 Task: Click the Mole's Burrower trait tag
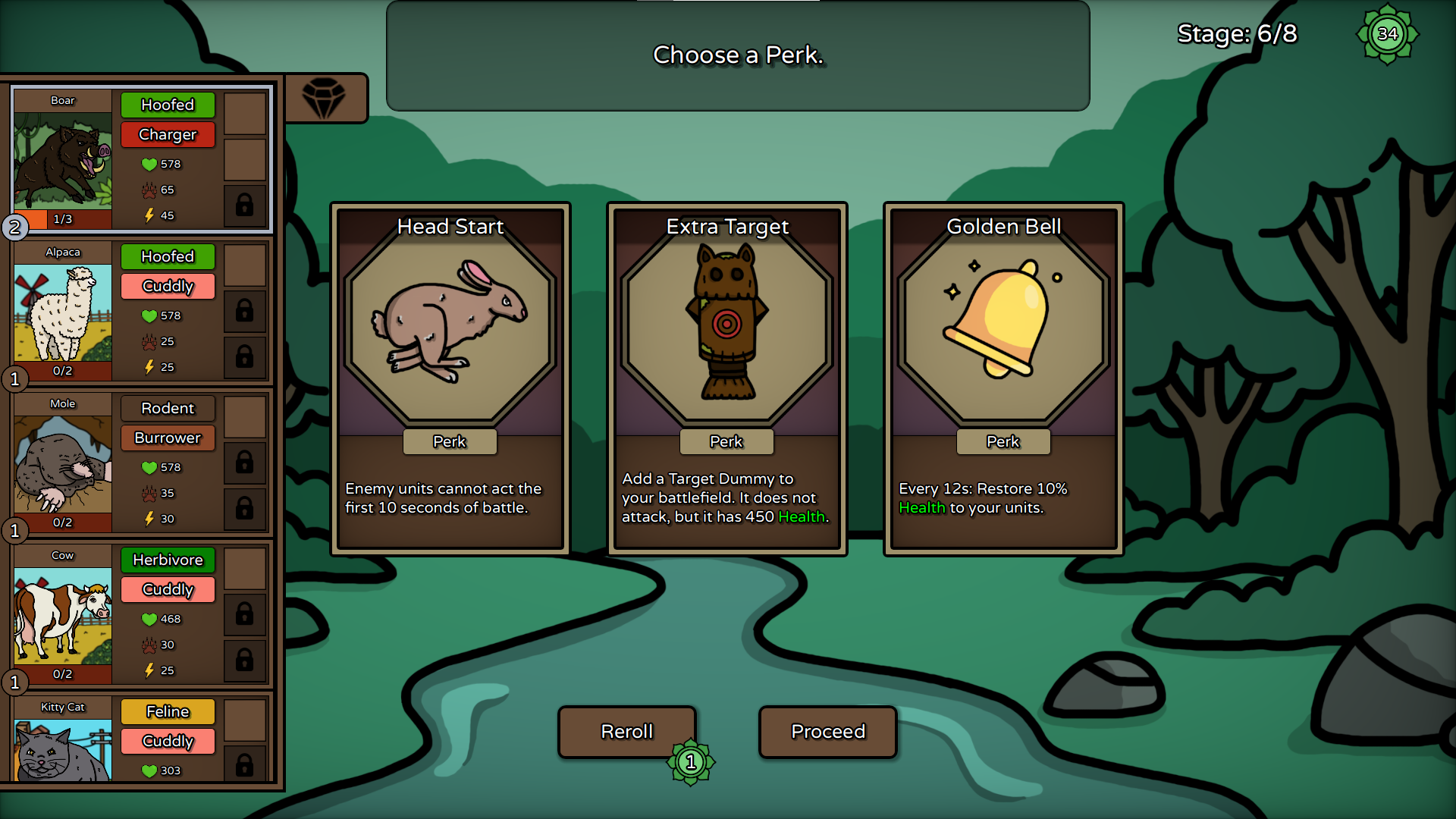tap(168, 438)
